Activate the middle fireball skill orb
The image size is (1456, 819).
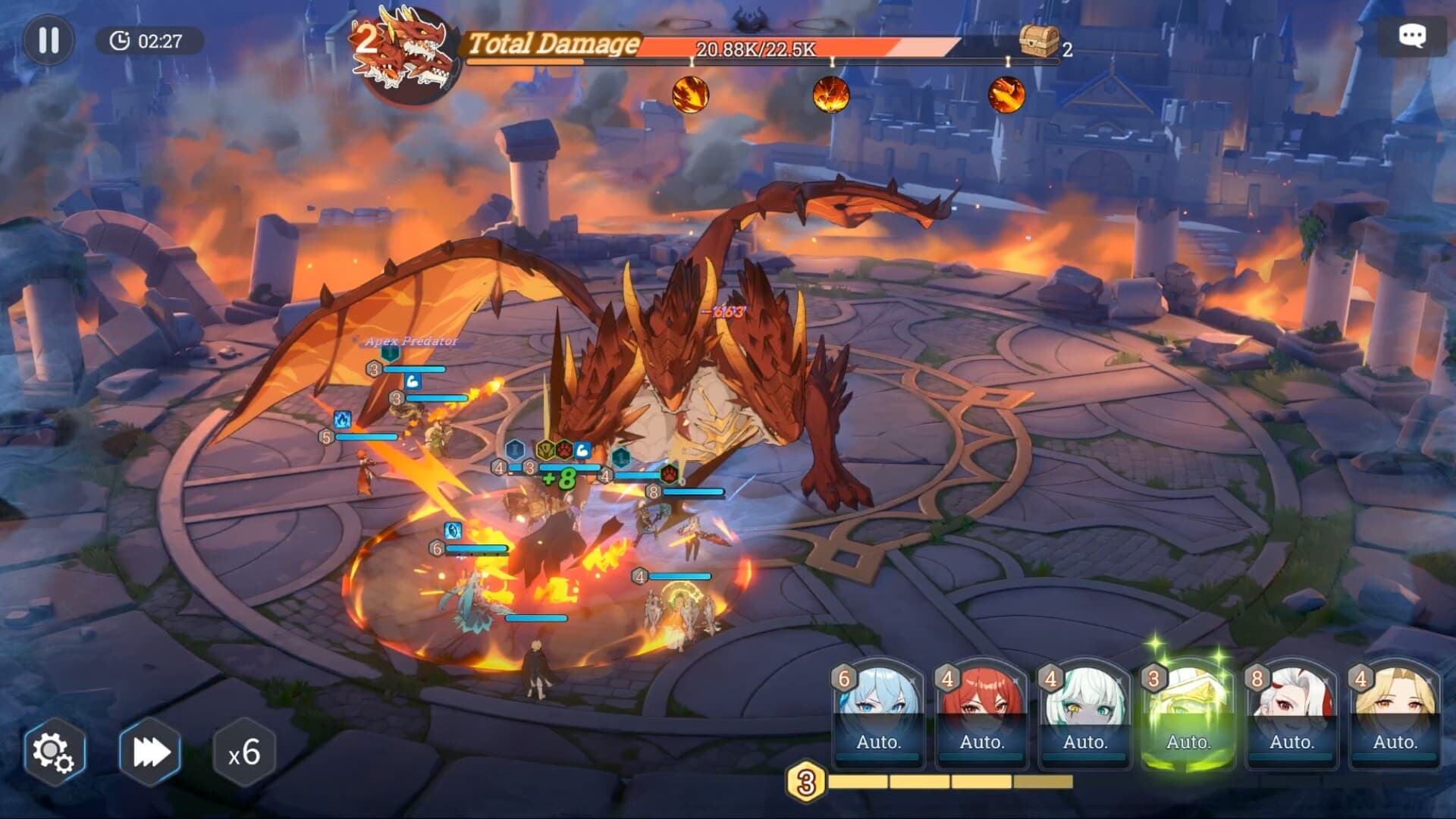tap(830, 94)
